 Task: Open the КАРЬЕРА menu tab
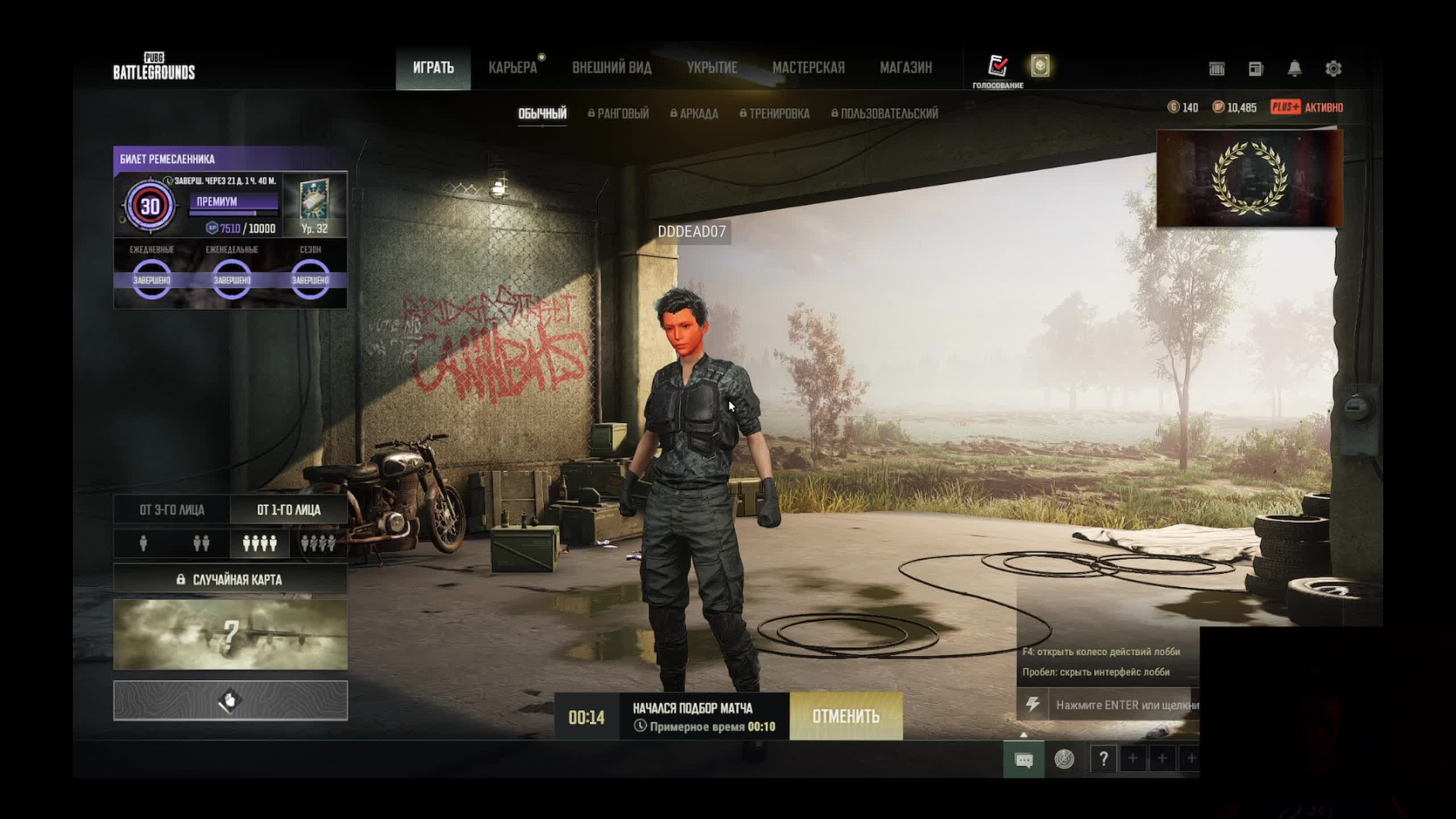pos(512,68)
